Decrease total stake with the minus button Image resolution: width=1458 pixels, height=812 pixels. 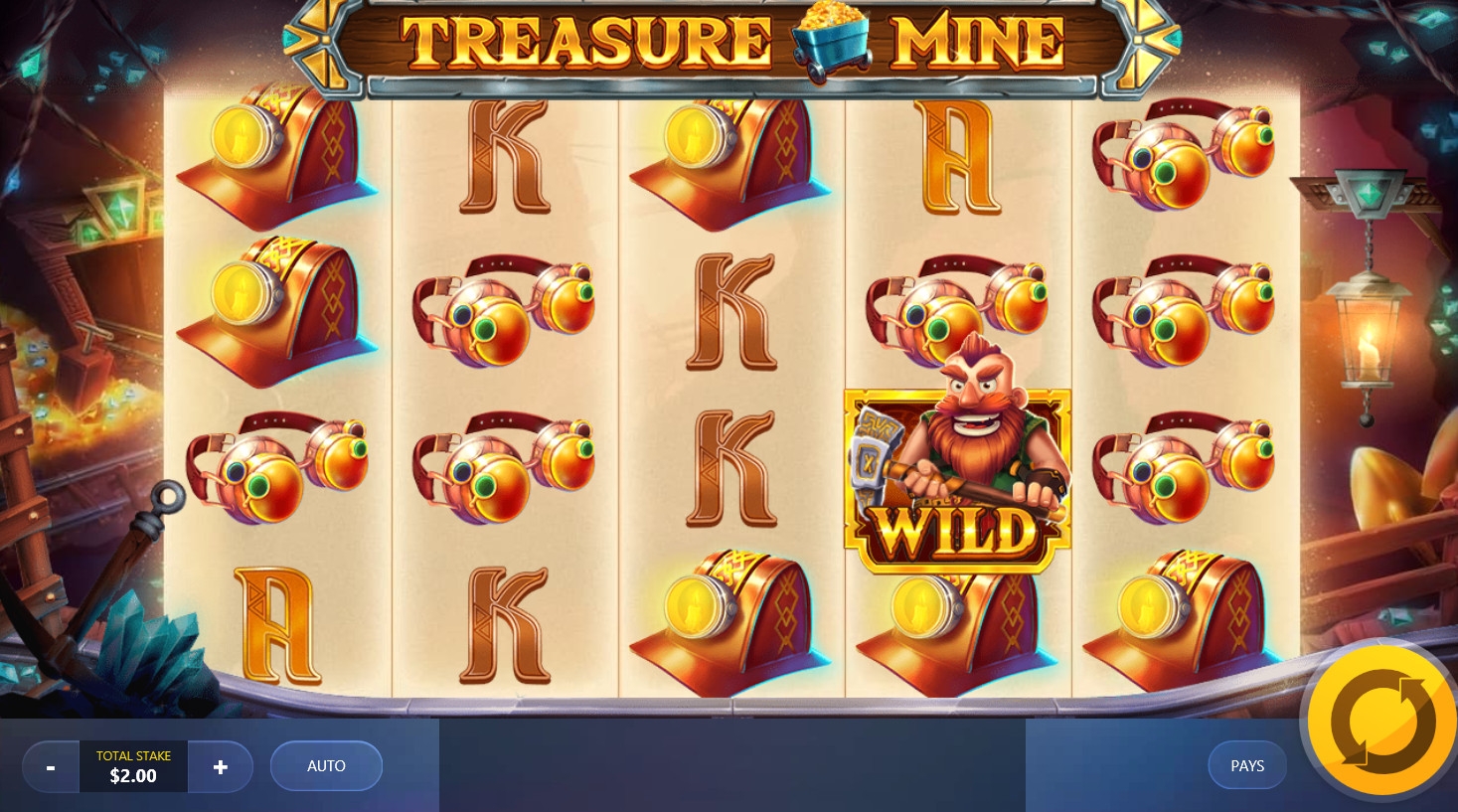click(51, 767)
